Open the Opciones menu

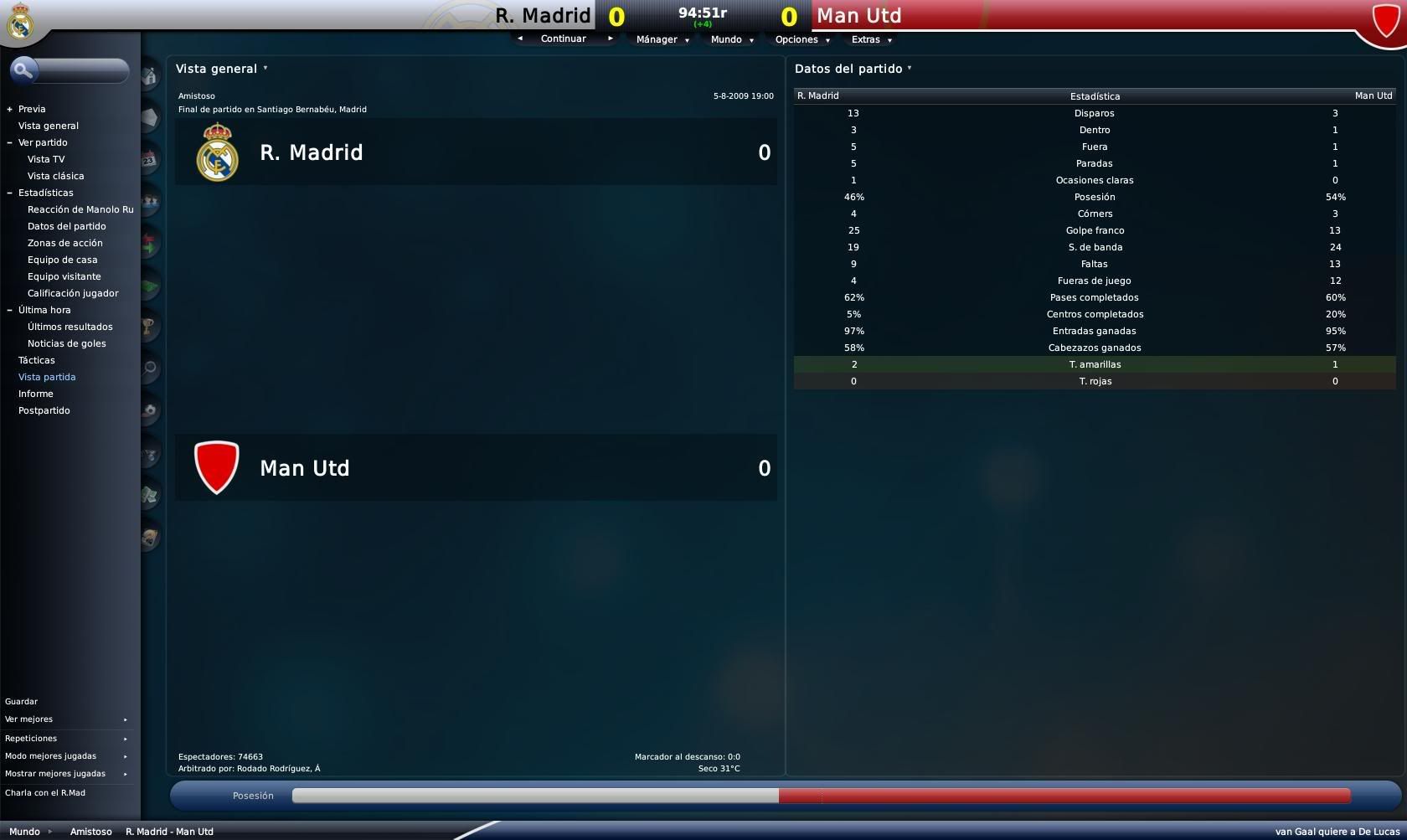click(801, 39)
